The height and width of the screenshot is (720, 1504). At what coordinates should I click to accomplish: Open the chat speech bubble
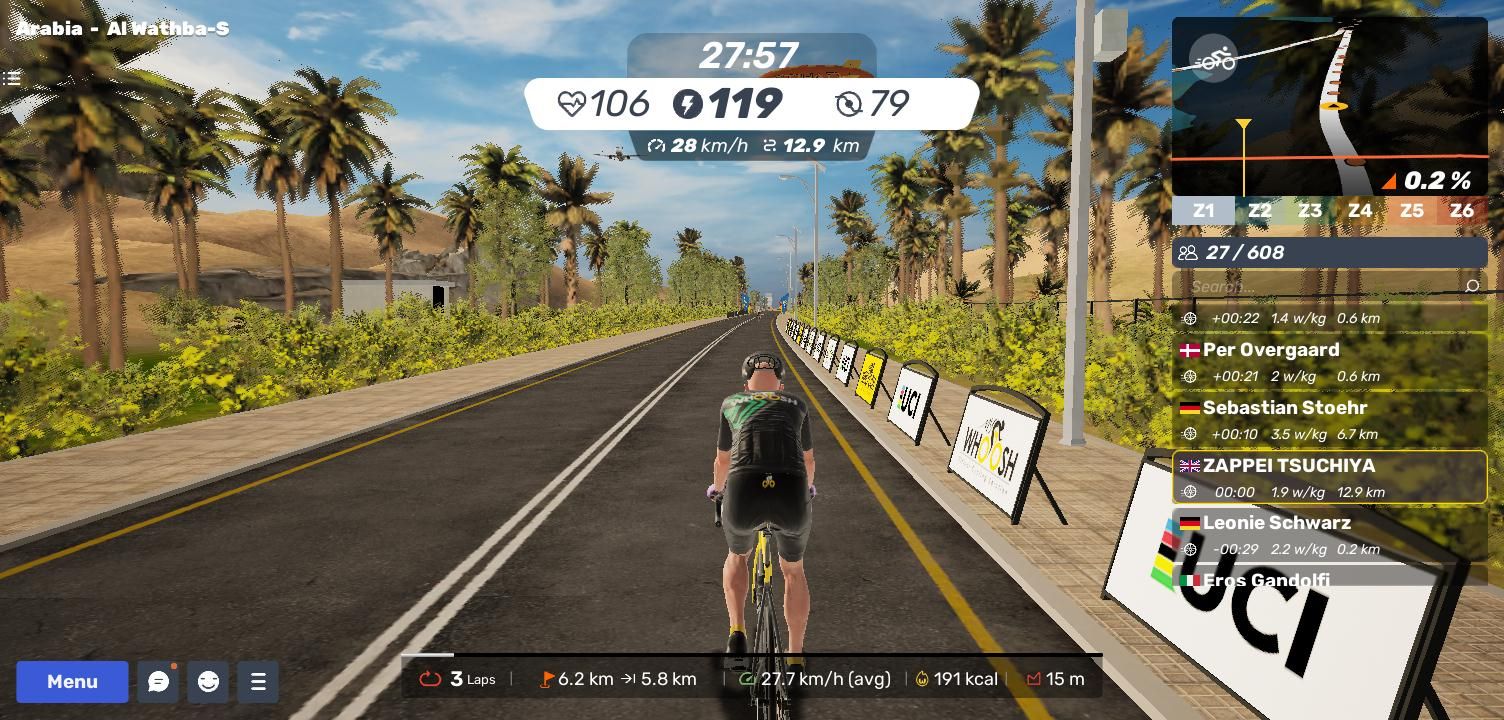(158, 682)
